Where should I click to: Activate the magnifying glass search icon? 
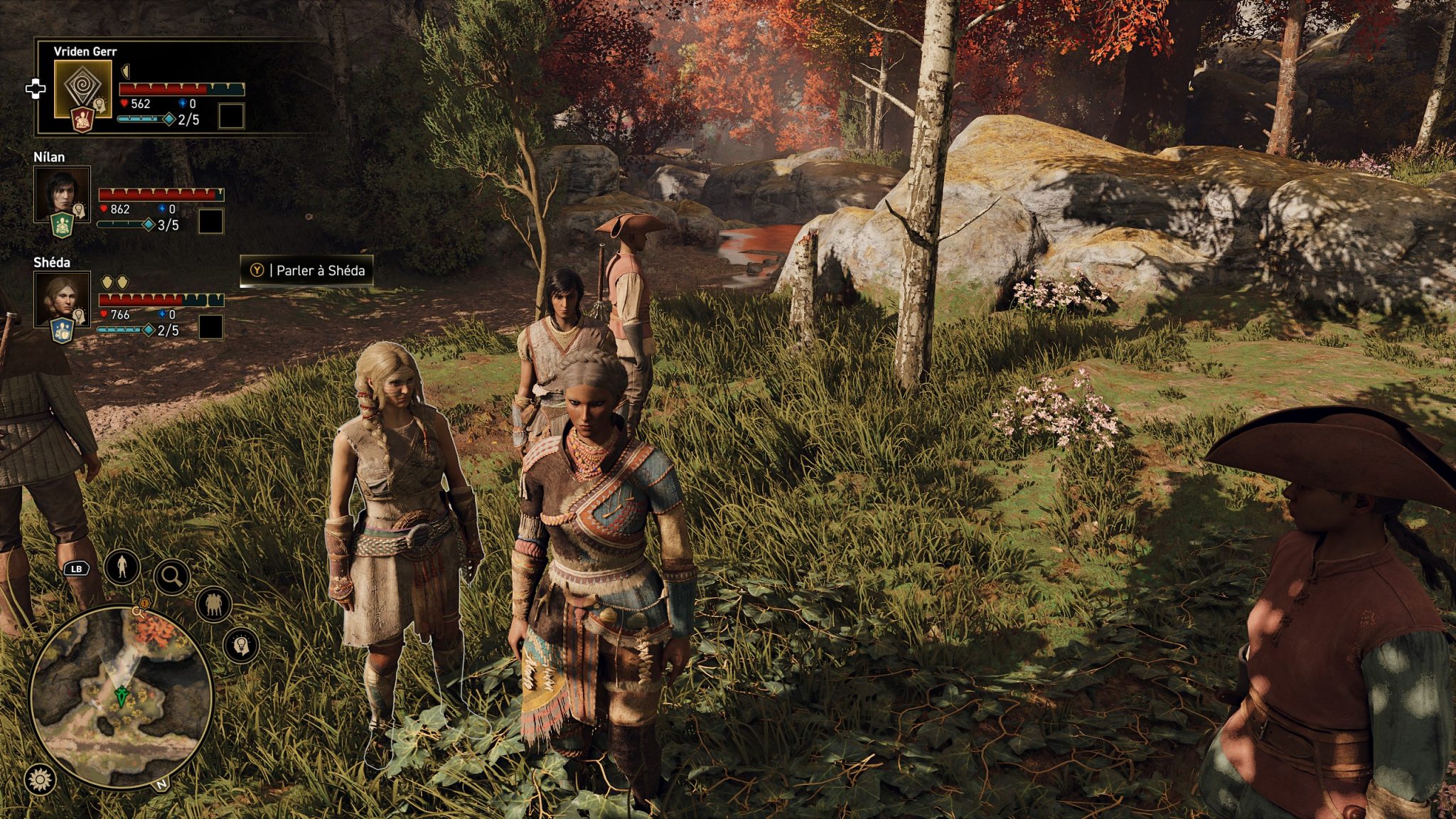[x=171, y=577]
